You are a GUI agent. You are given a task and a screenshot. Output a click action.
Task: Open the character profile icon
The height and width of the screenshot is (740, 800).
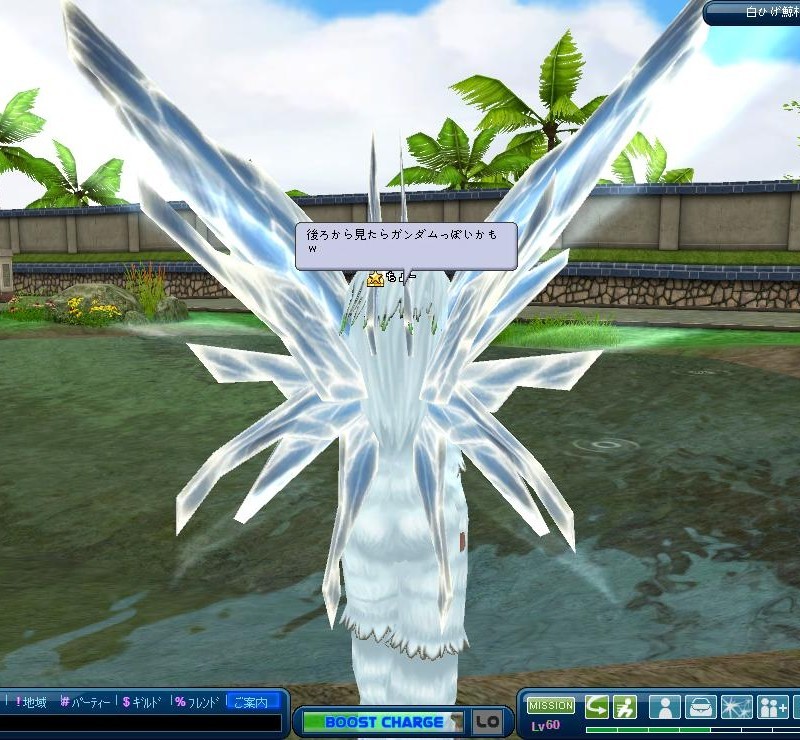coord(664,707)
